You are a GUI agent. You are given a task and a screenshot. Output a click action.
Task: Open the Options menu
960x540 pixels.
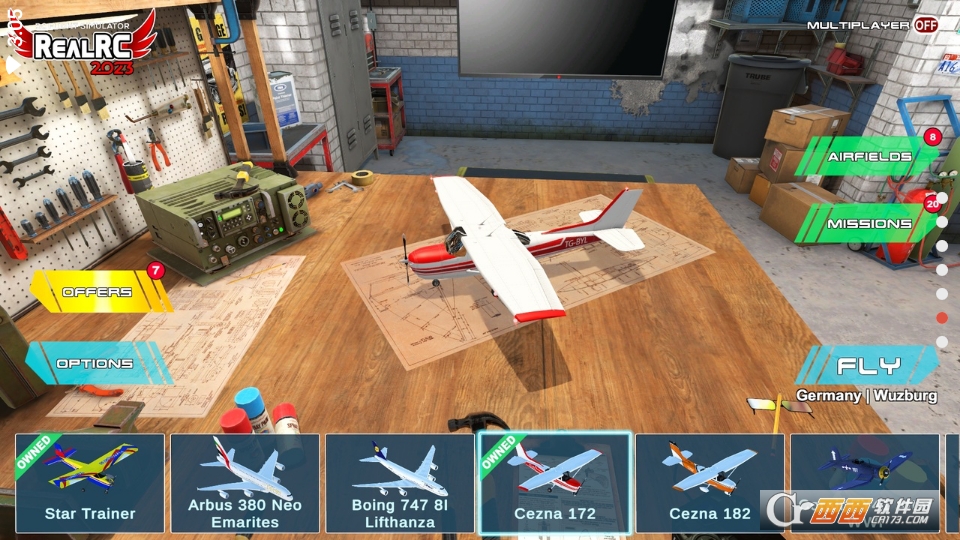95,364
